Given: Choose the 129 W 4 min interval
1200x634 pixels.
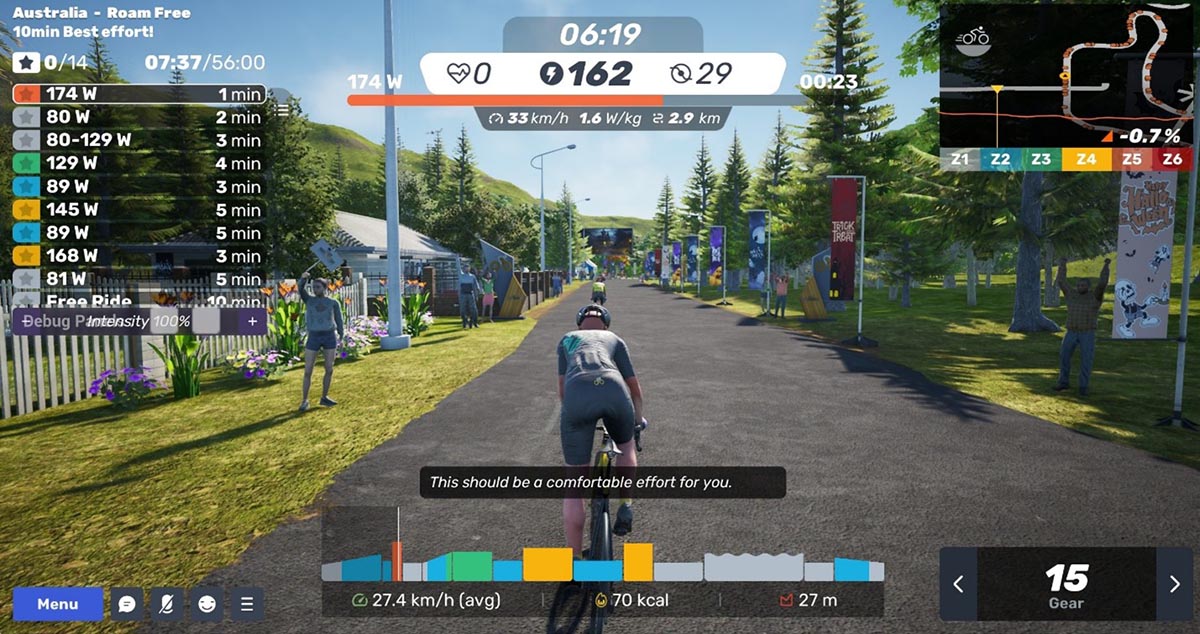Looking at the screenshot, I should click(138, 163).
